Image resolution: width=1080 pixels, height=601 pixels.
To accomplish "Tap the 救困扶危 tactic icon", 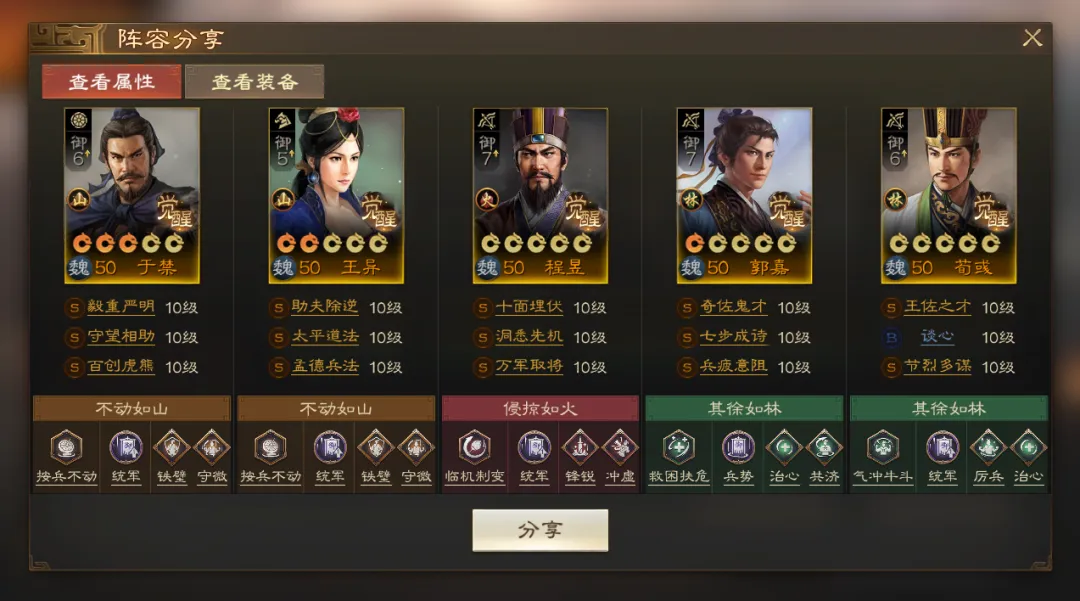I will 678,447.
